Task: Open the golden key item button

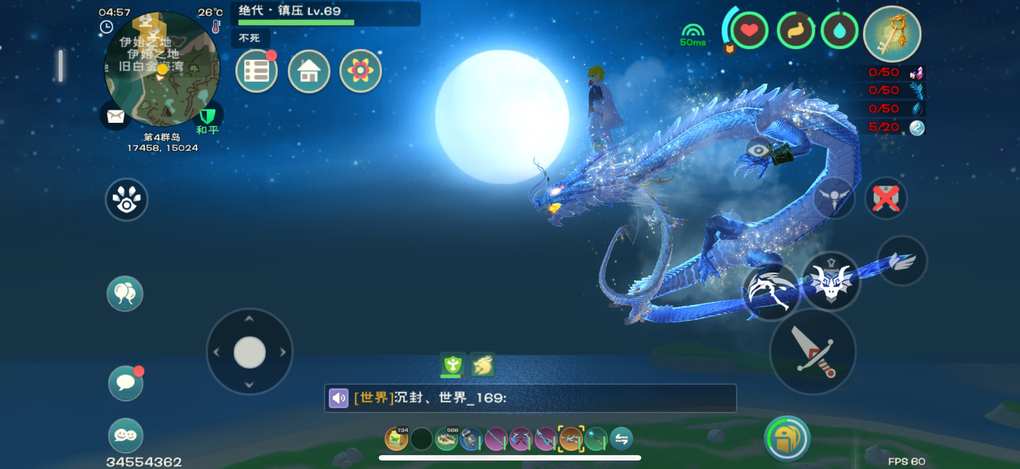Action: click(891, 33)
